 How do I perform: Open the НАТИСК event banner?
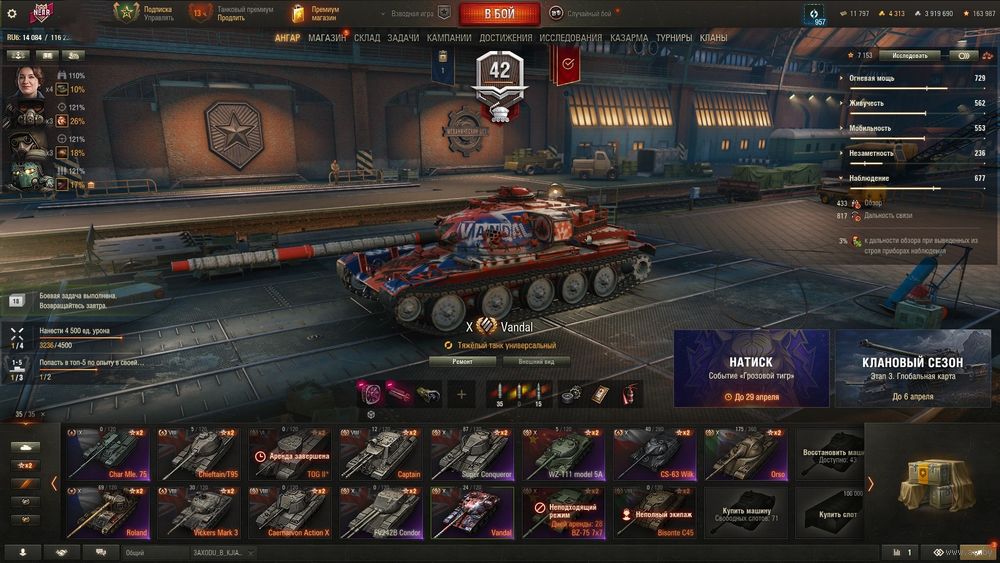(x=751, y=368)
